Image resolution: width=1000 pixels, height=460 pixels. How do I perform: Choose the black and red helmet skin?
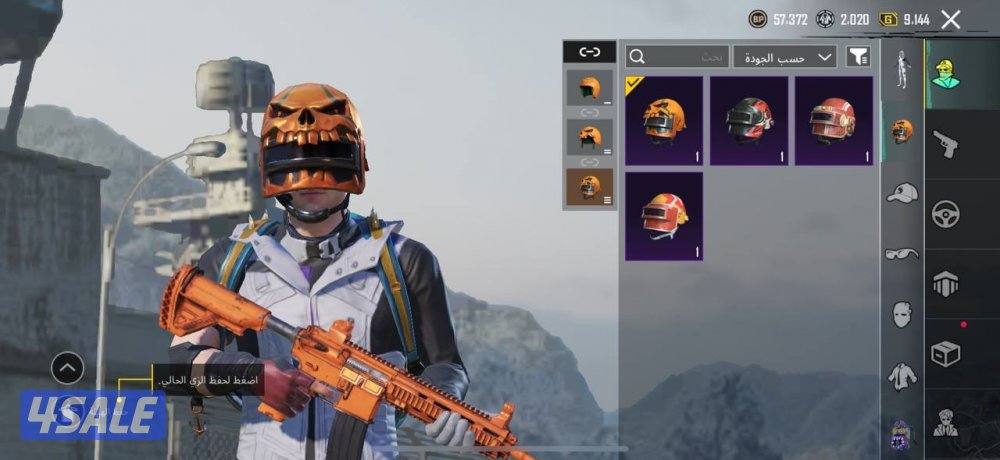749,121
